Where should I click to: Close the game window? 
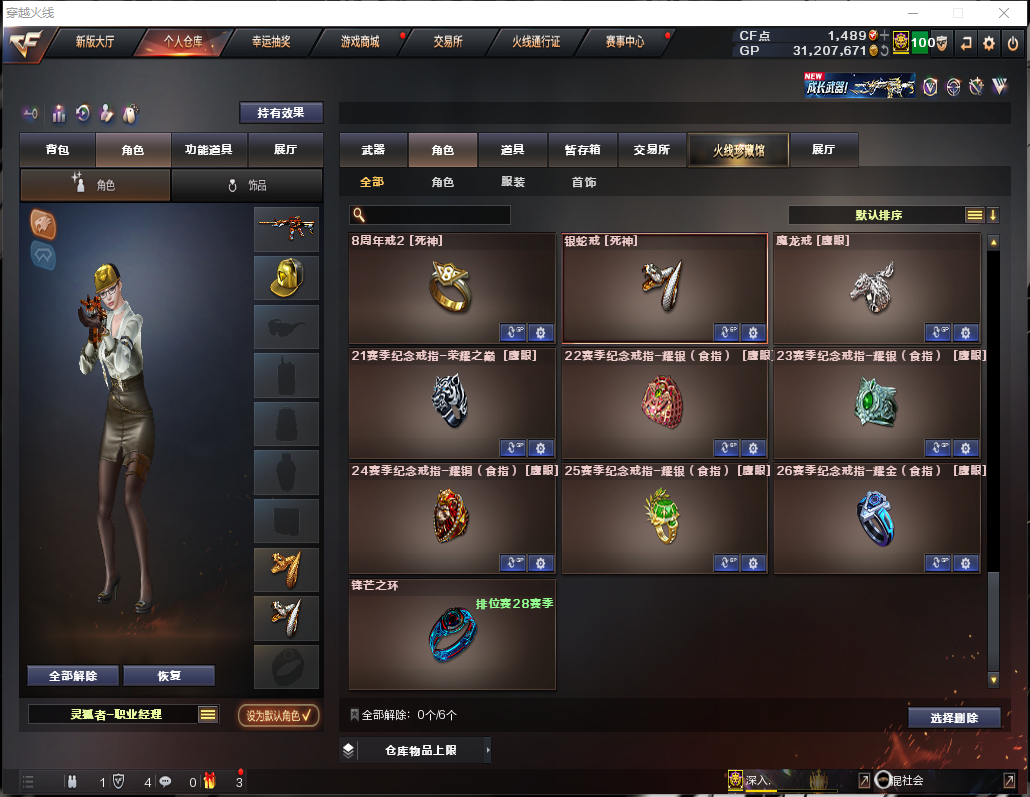(1005, 13)
